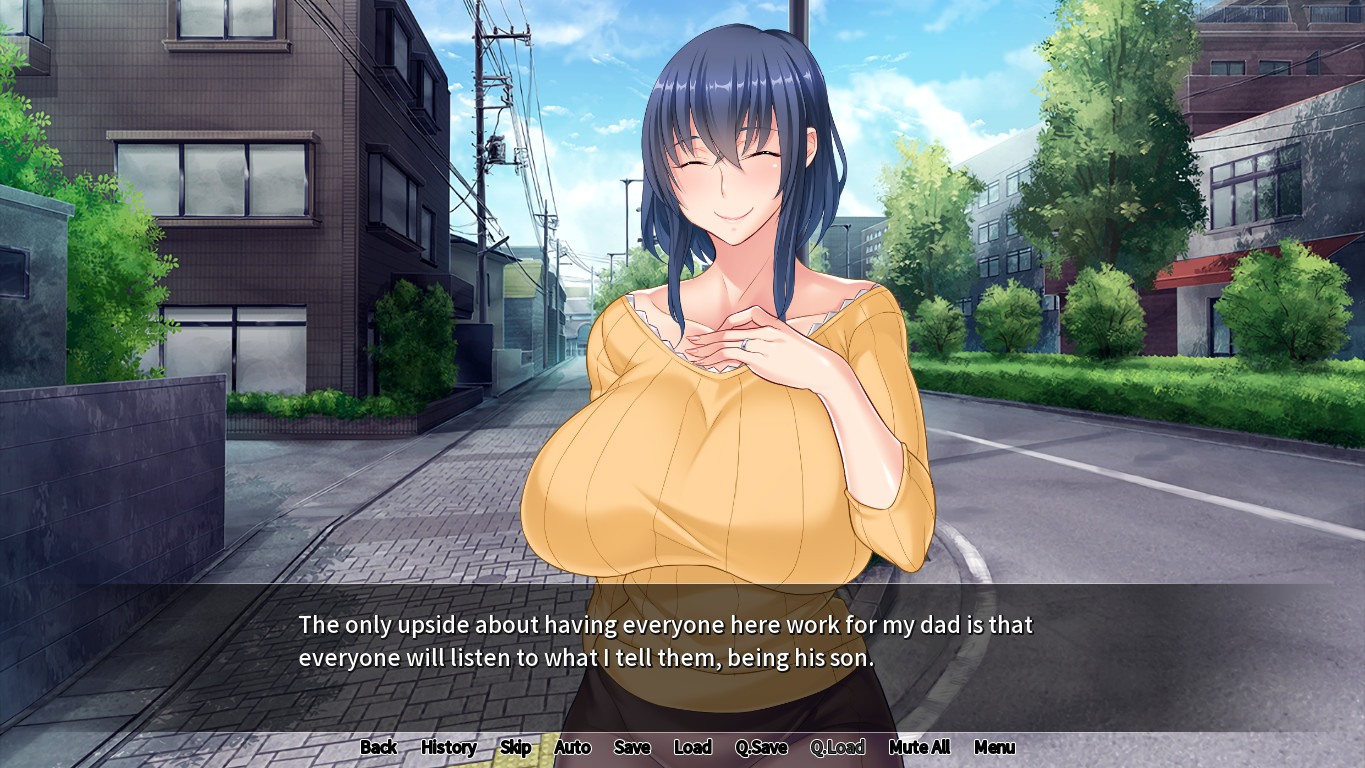The height and width of the screenshot is (768, 1365).
Task: Activate the Skip button
Action: (x=515, y=747)
